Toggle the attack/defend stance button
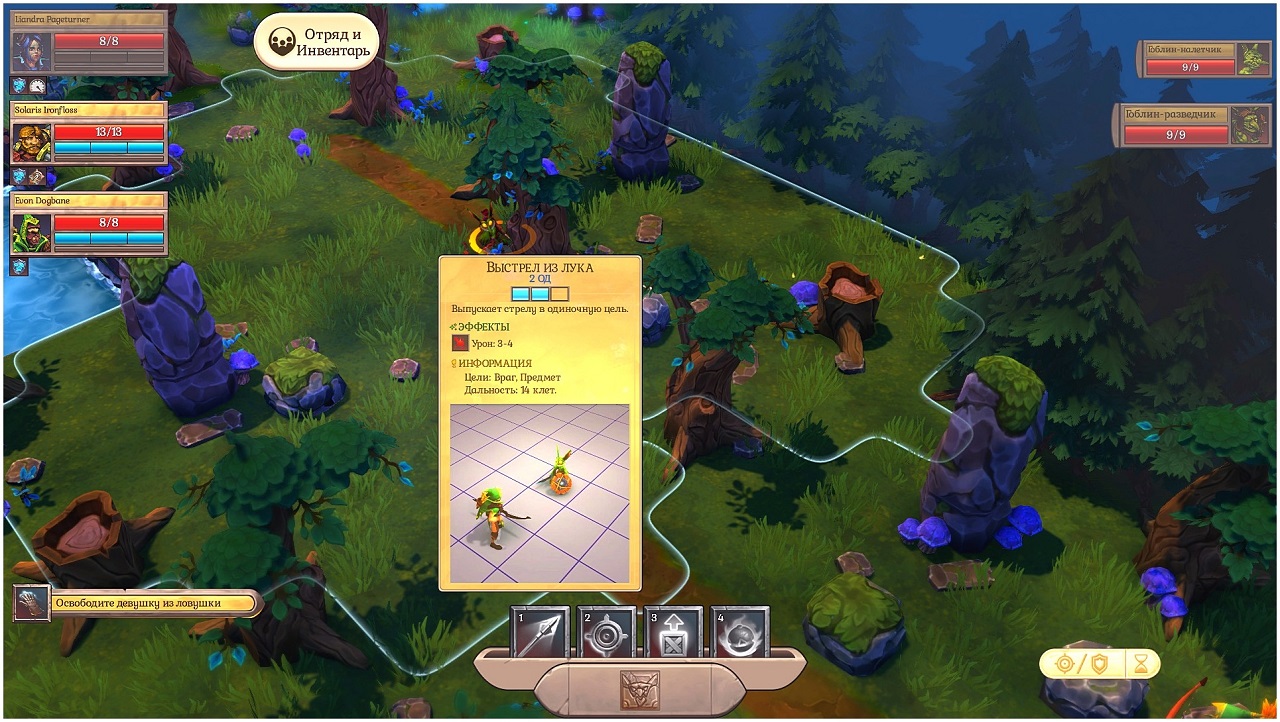 pyautogui.click(x=1082, y=663)
